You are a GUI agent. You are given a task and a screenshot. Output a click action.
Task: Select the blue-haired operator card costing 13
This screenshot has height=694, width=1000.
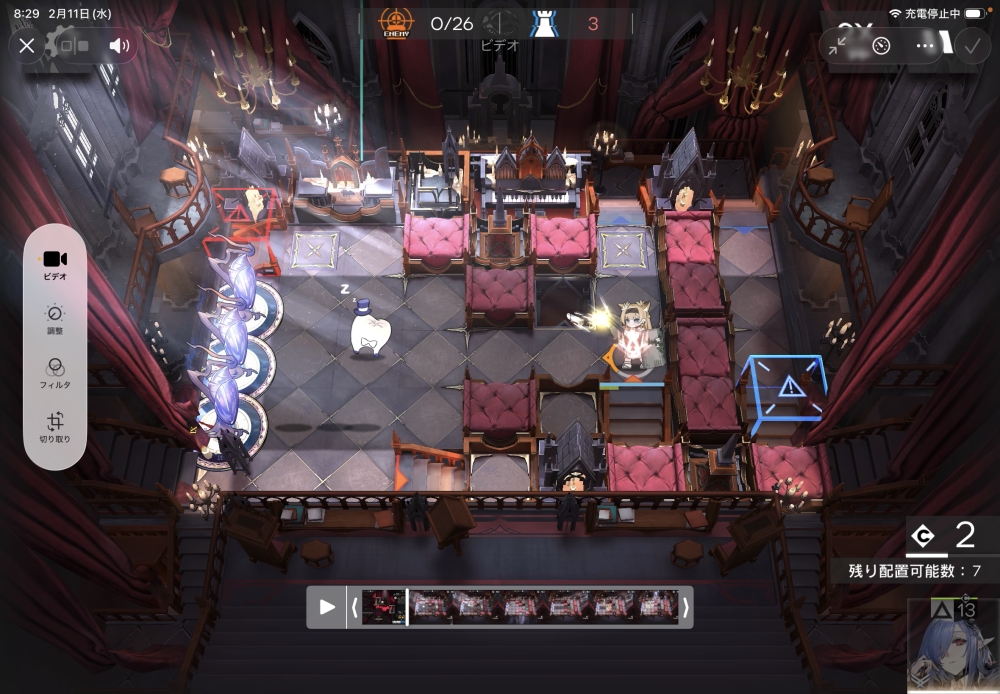pos(953,646)
